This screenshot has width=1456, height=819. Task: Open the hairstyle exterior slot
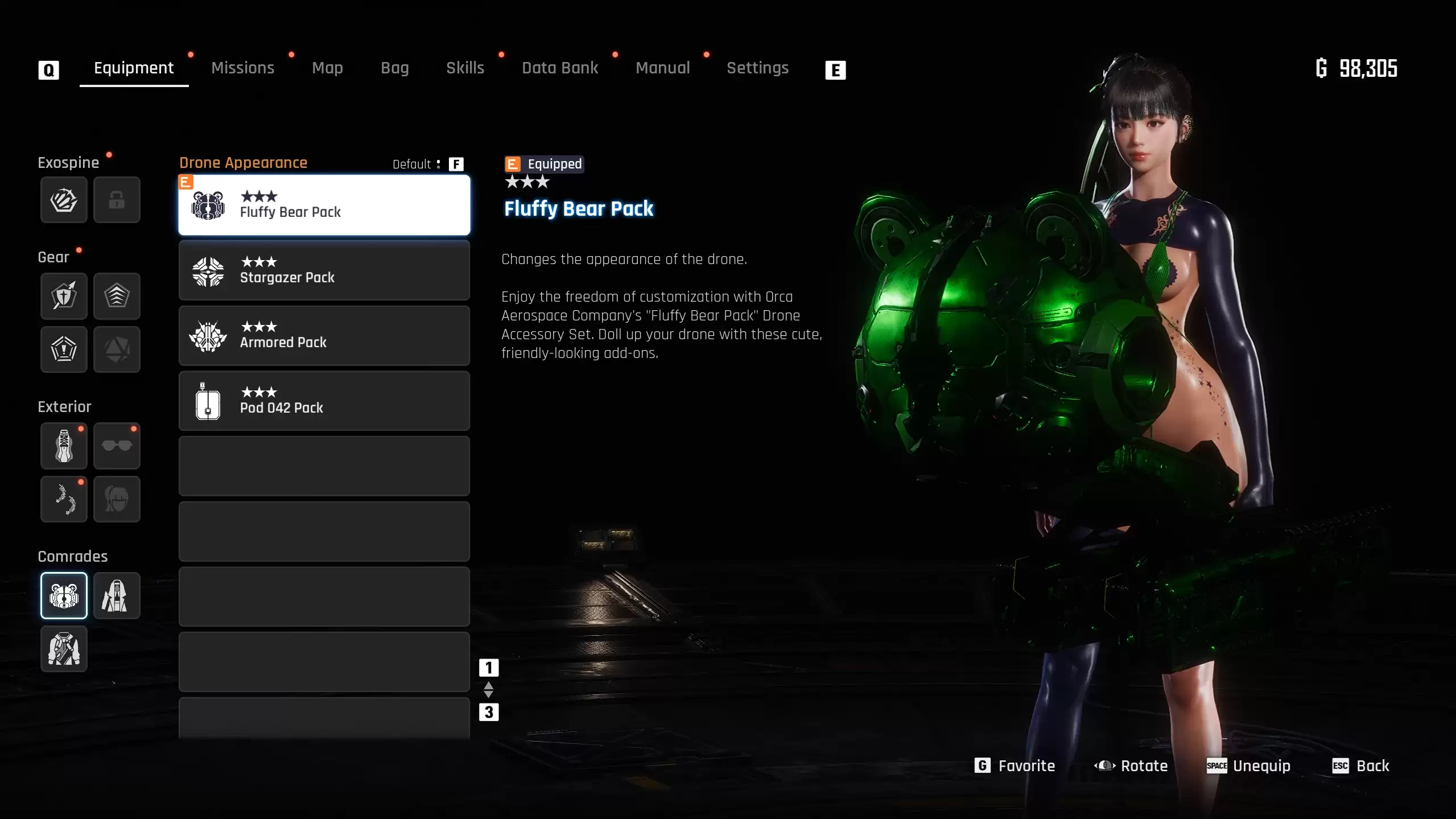(x=117, y=499)
